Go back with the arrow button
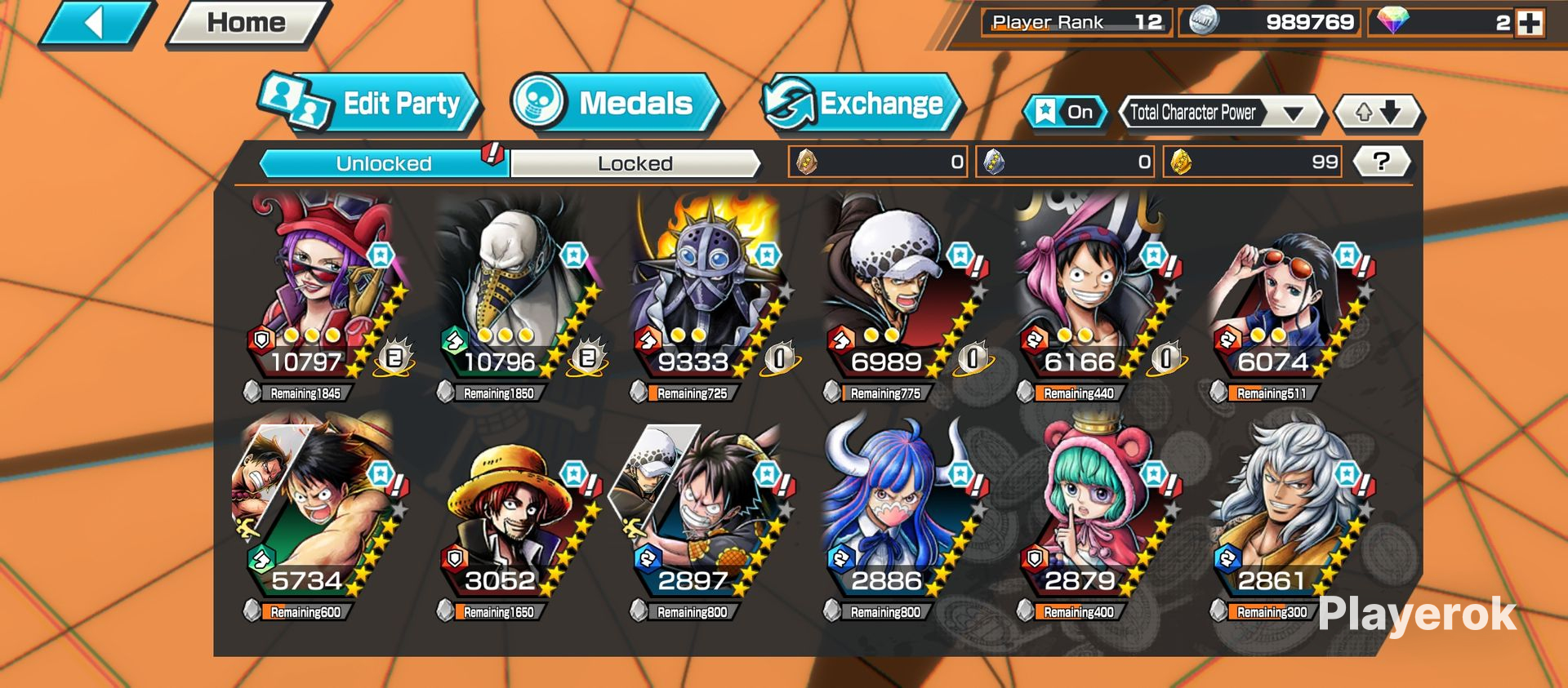The height and width of the screenshot is (688, 1568). click(96, 23)
